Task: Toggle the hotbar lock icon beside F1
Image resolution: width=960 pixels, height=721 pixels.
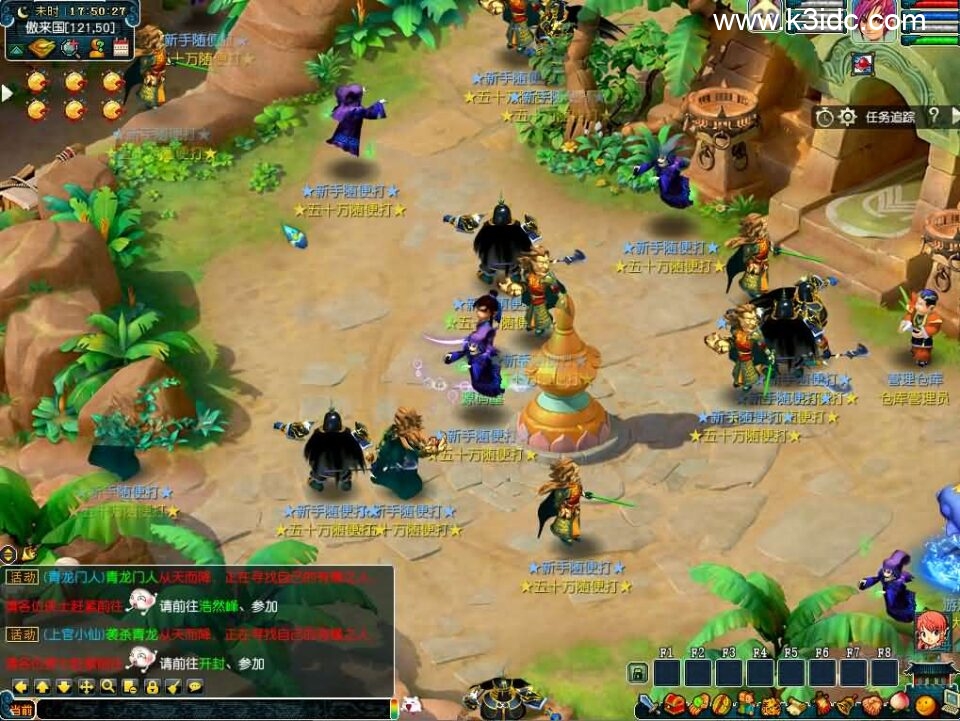Action: tap(637, 673)
